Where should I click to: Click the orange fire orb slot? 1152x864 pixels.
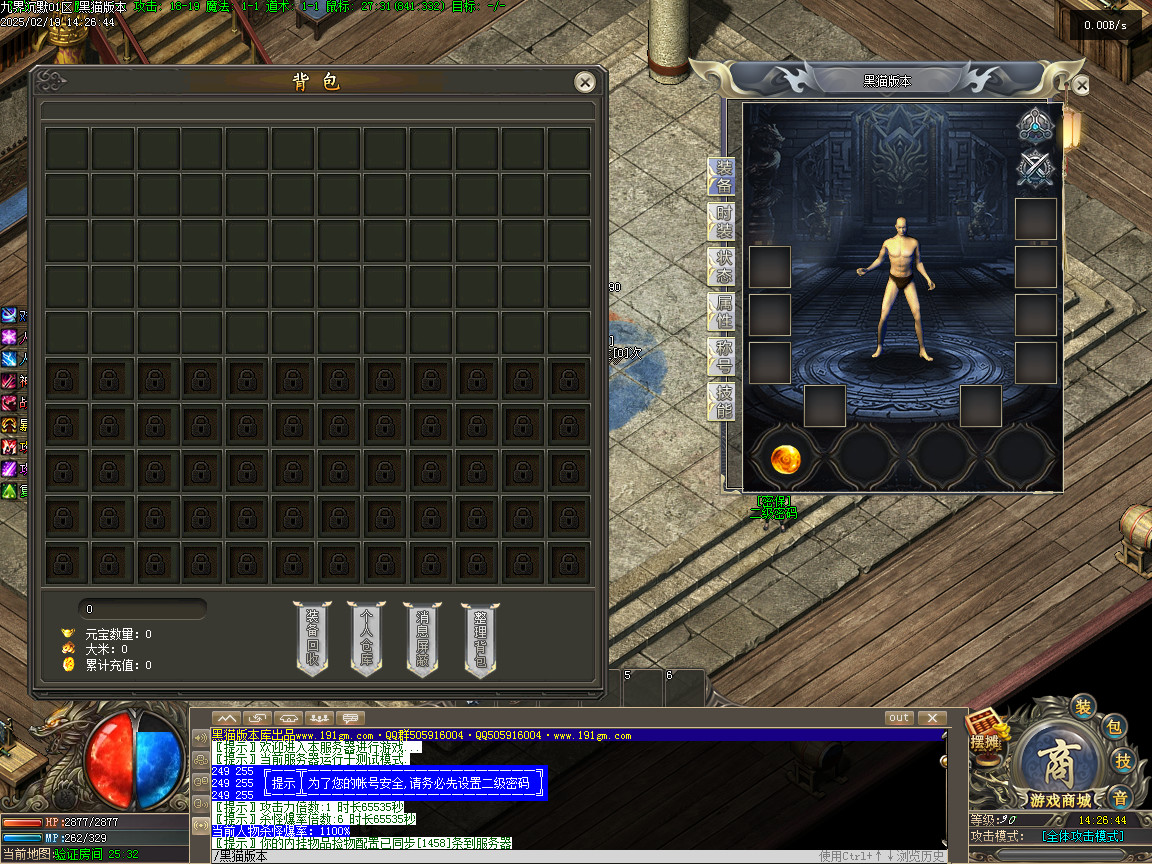coord(785,459)
